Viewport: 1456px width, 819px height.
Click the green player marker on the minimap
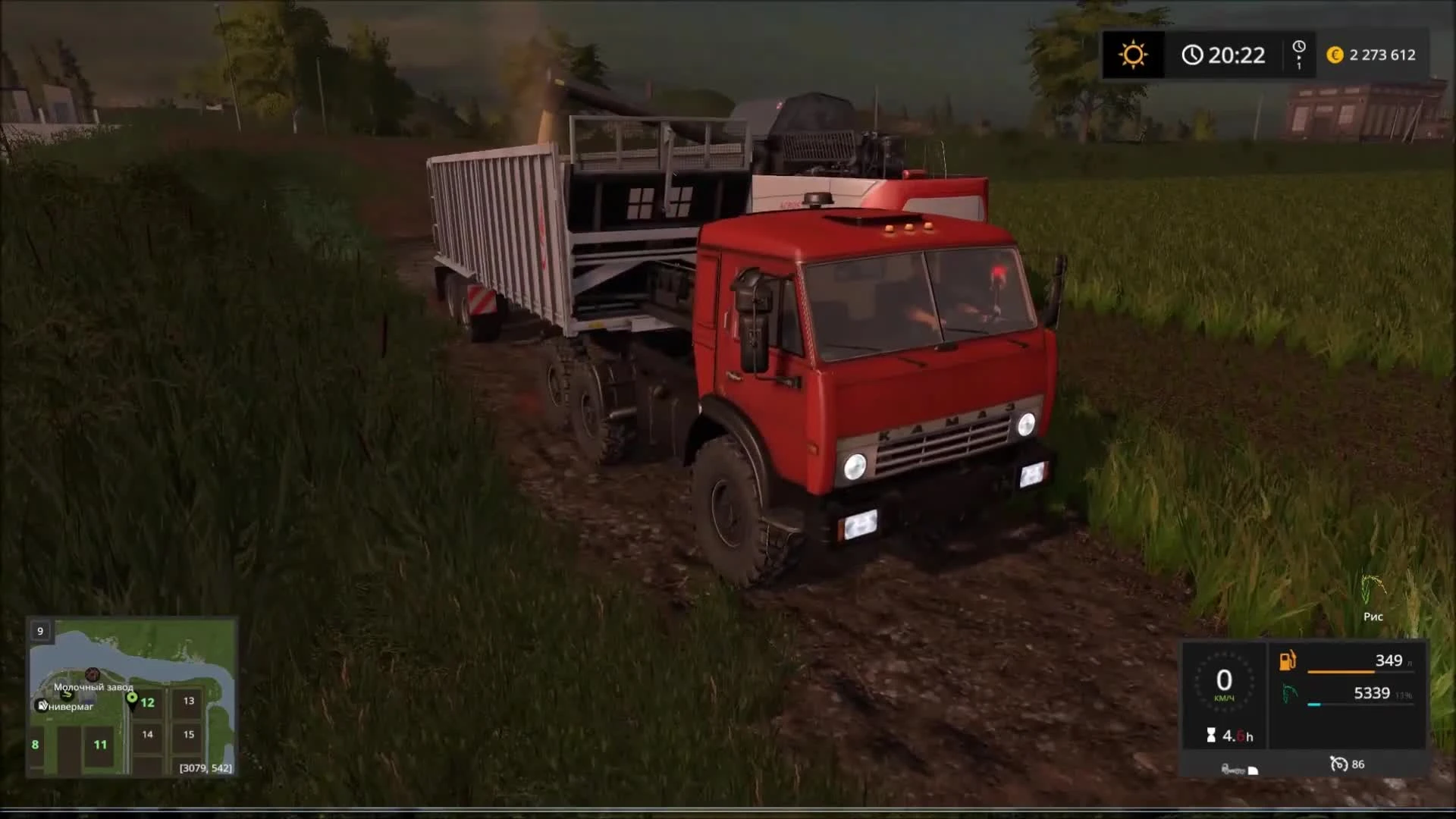(133, 696)
